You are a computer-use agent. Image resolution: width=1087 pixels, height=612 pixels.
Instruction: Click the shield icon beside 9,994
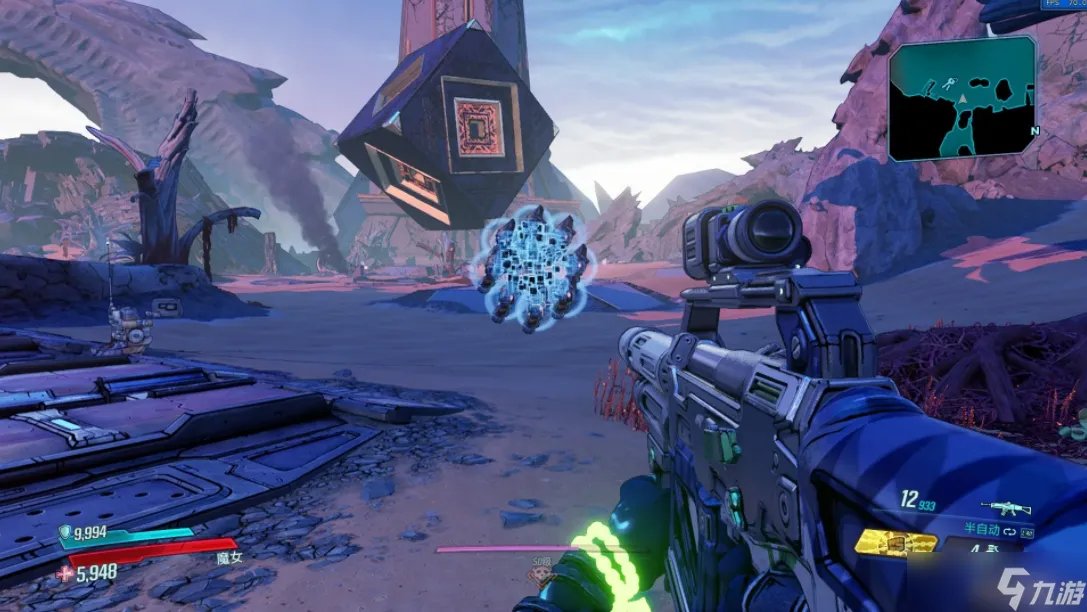(x=66, y=533)
